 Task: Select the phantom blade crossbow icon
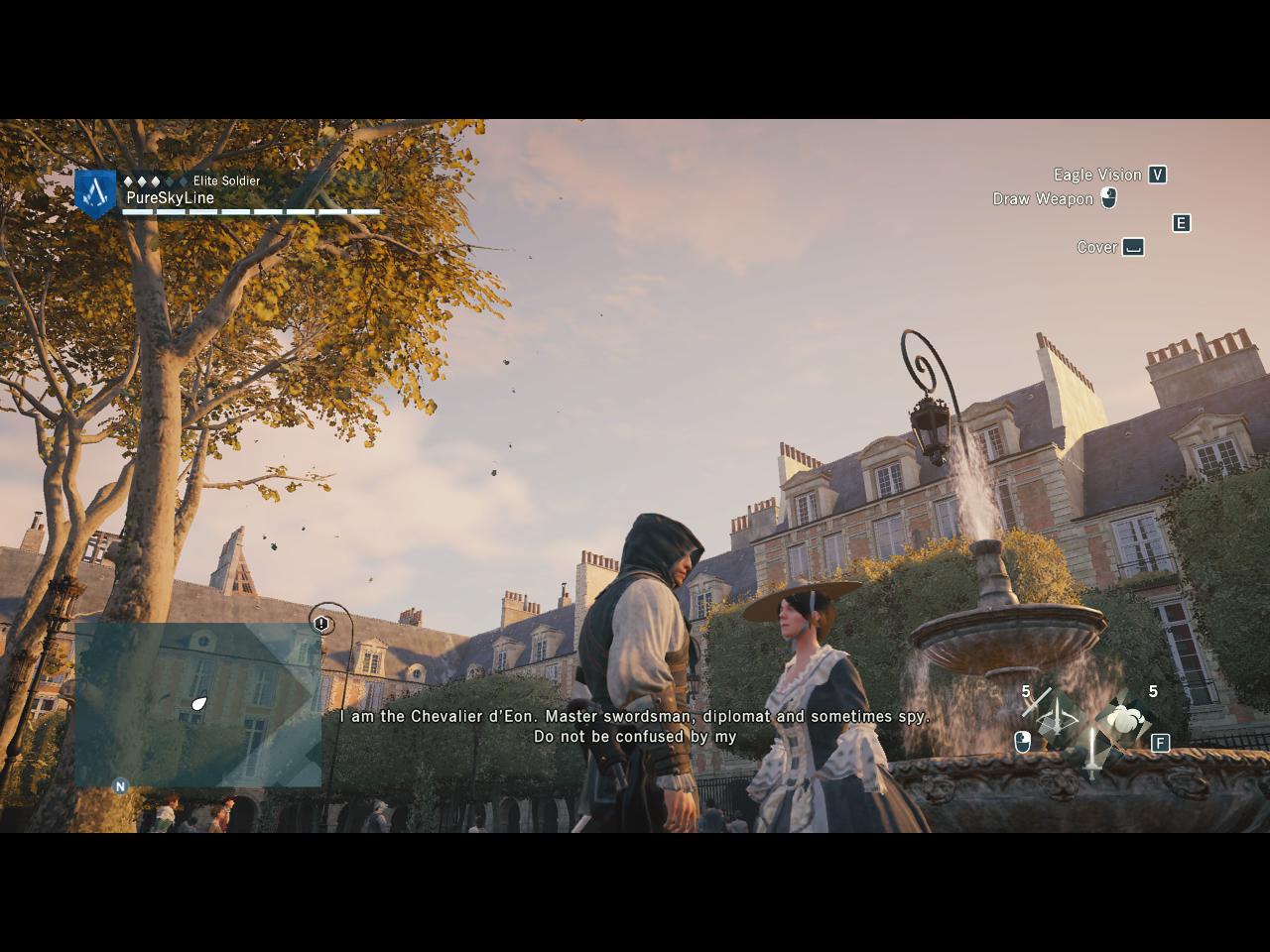pyautogui.click(x=1057, y=716)
